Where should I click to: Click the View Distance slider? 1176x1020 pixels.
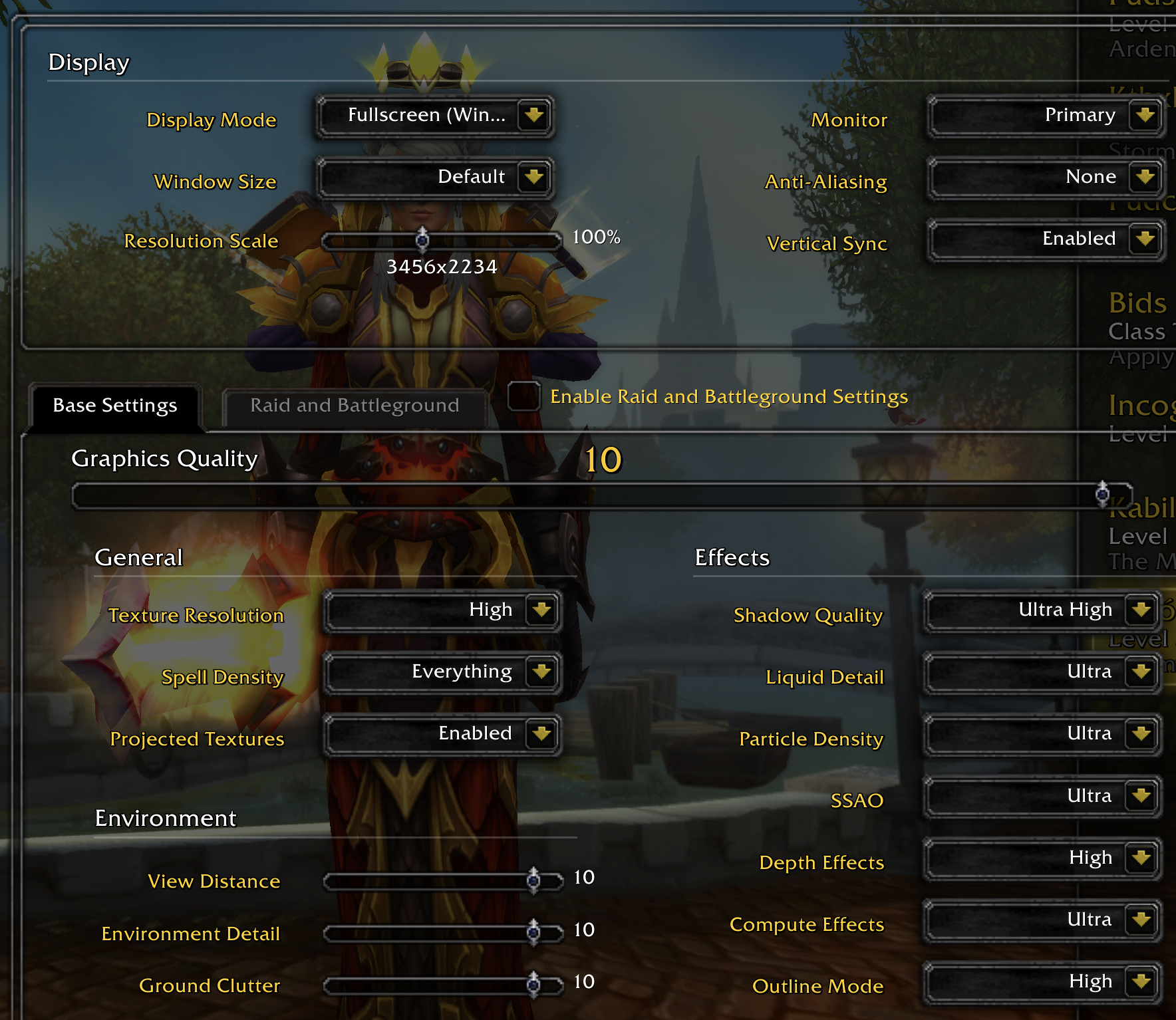(x=442, y=881)
